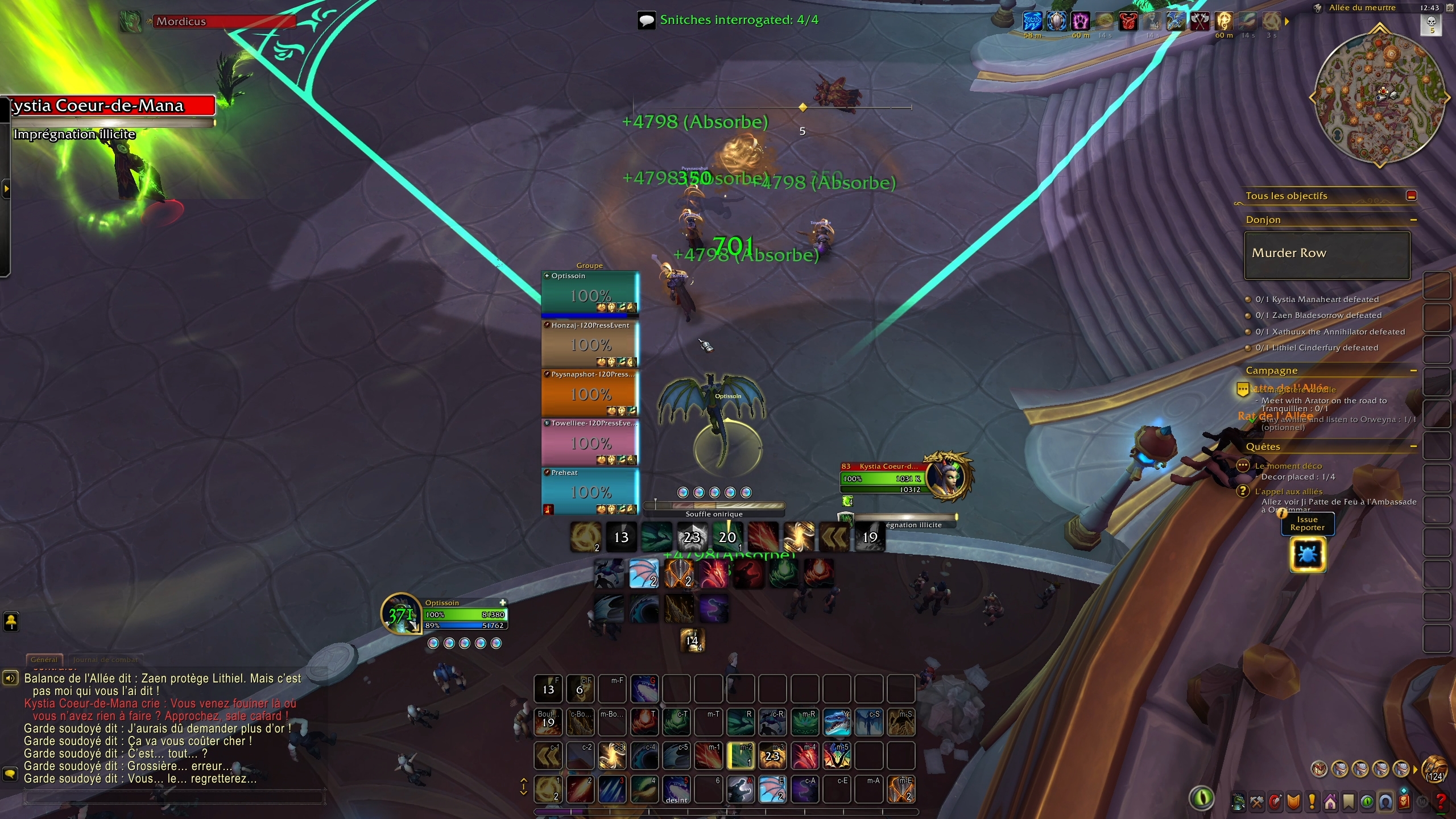Expand the bag bar yellow arrow
This screenshot has width=1456, height=819.
click(x=1415, y=770)
